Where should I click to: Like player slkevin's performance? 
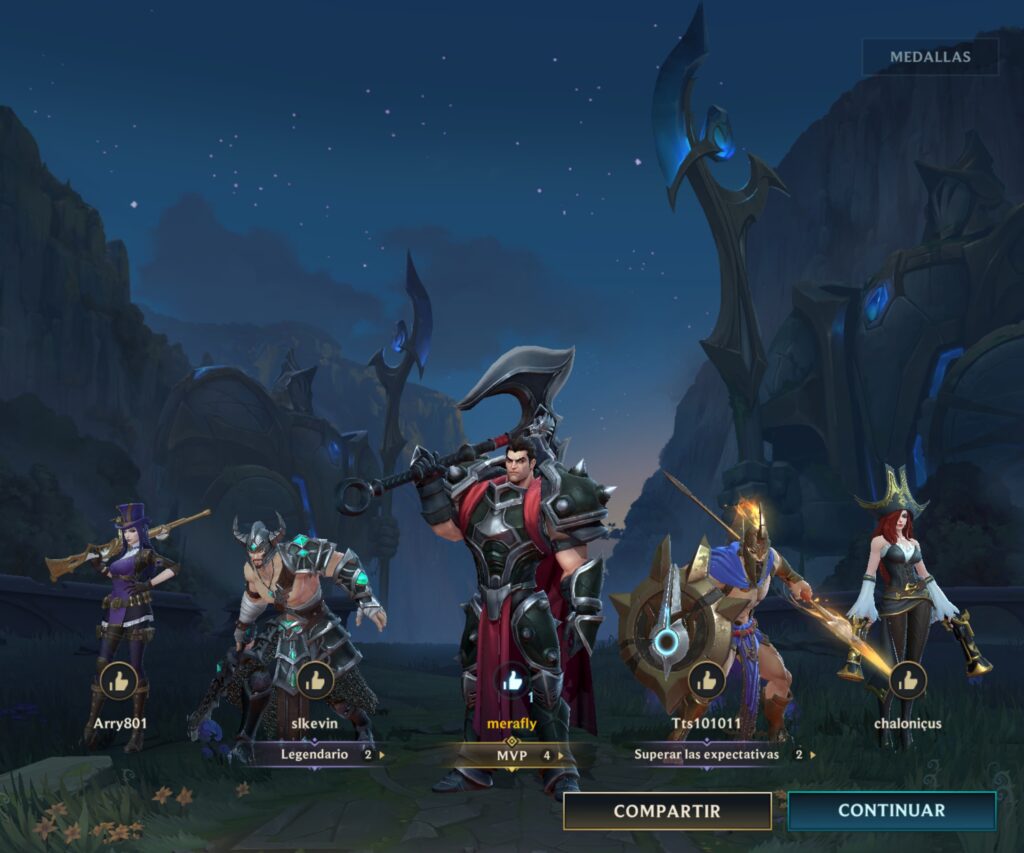click(315, 681)
